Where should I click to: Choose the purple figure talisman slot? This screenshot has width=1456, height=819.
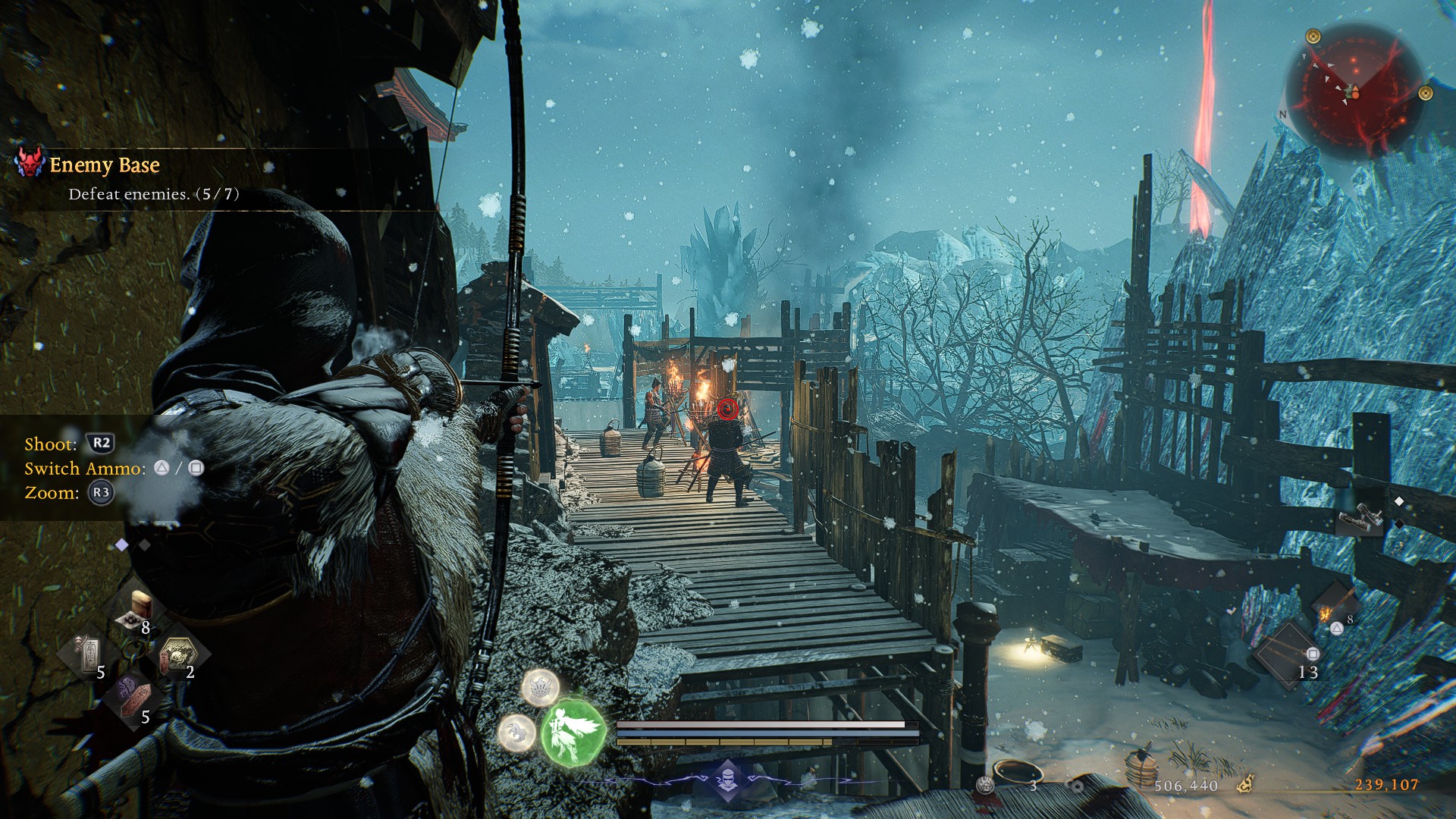[131, 696]
